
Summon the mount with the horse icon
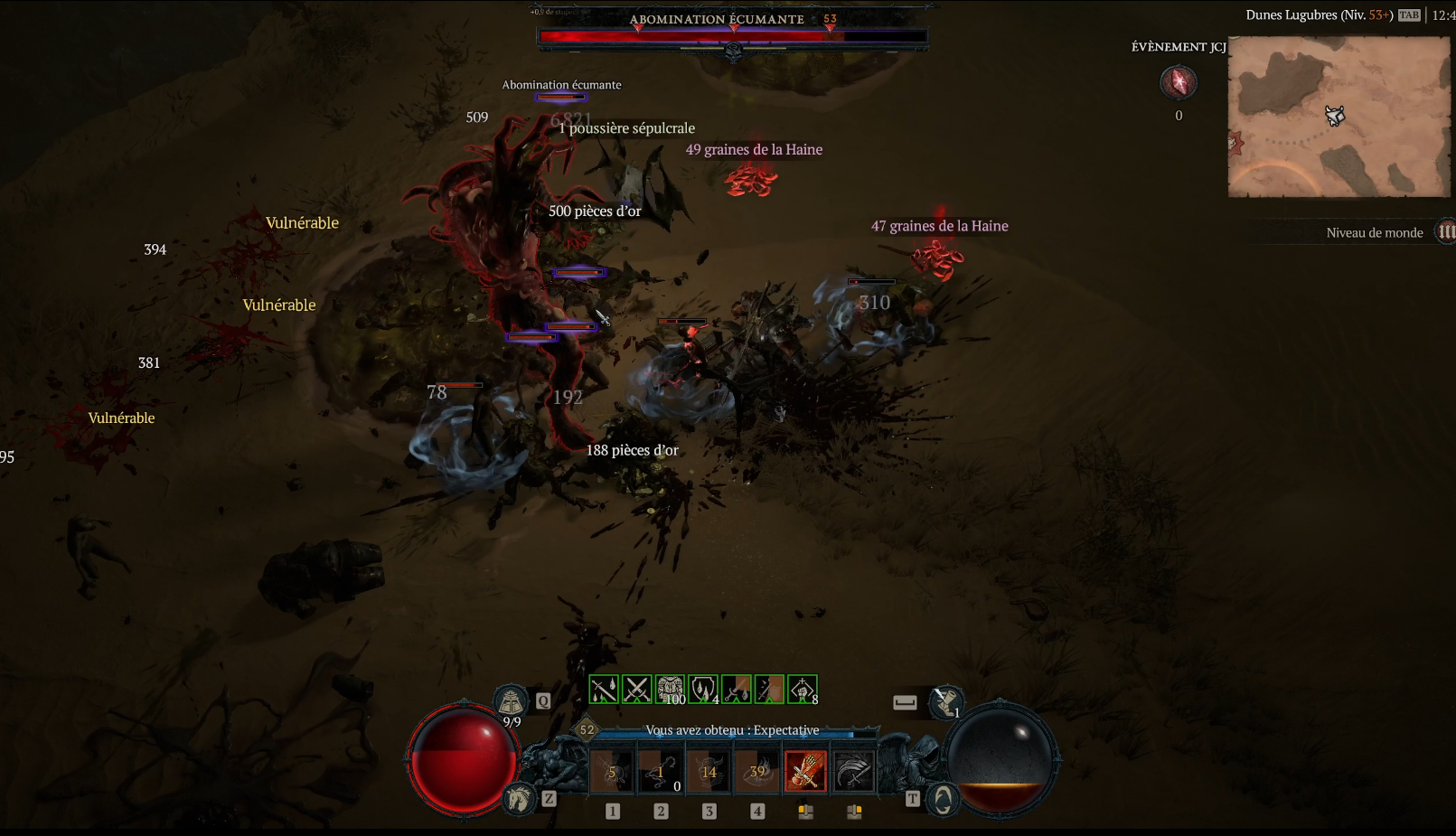[x=519, y=799]
